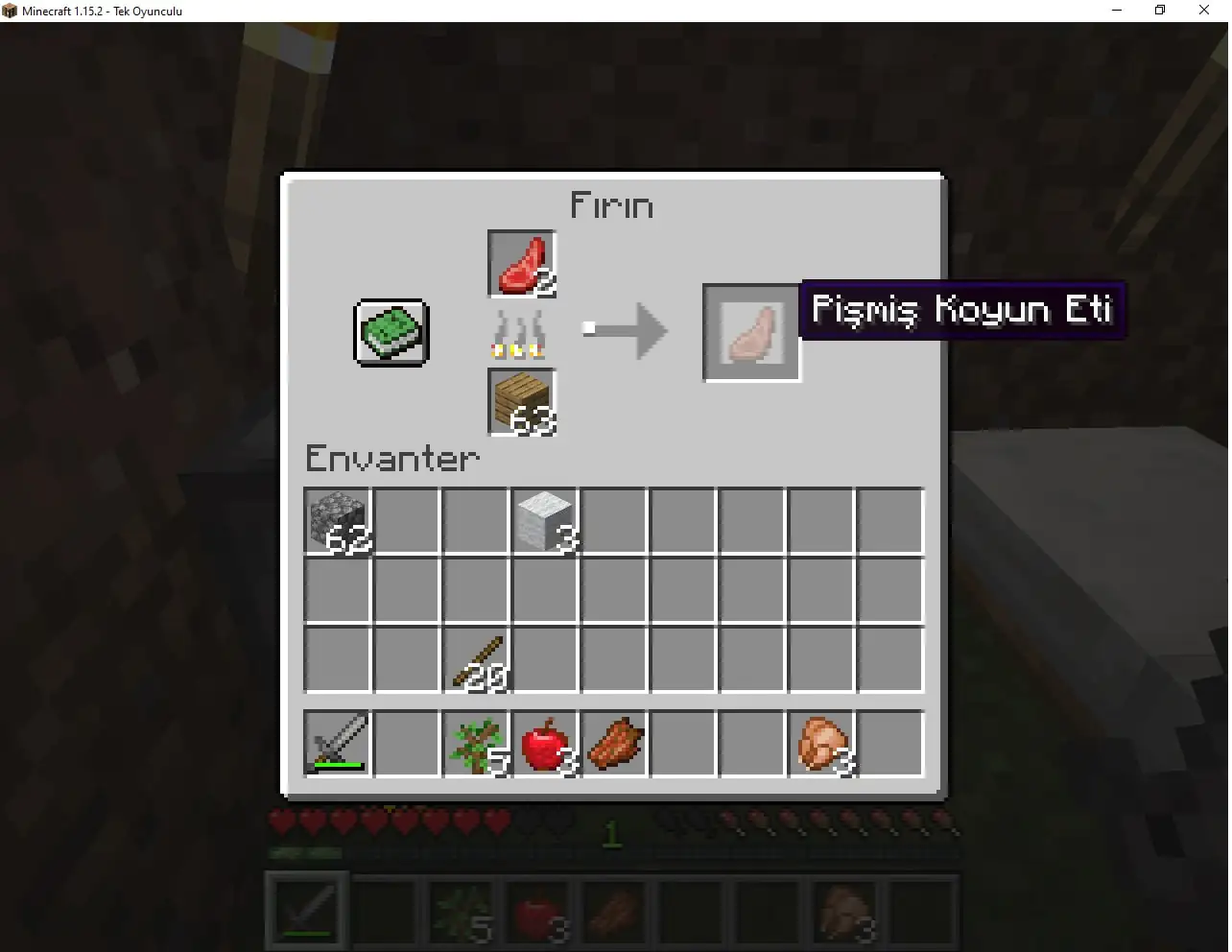Pick up the oak sapling stack
Viewport: 1232px width, 952px height.
[475, 744]
